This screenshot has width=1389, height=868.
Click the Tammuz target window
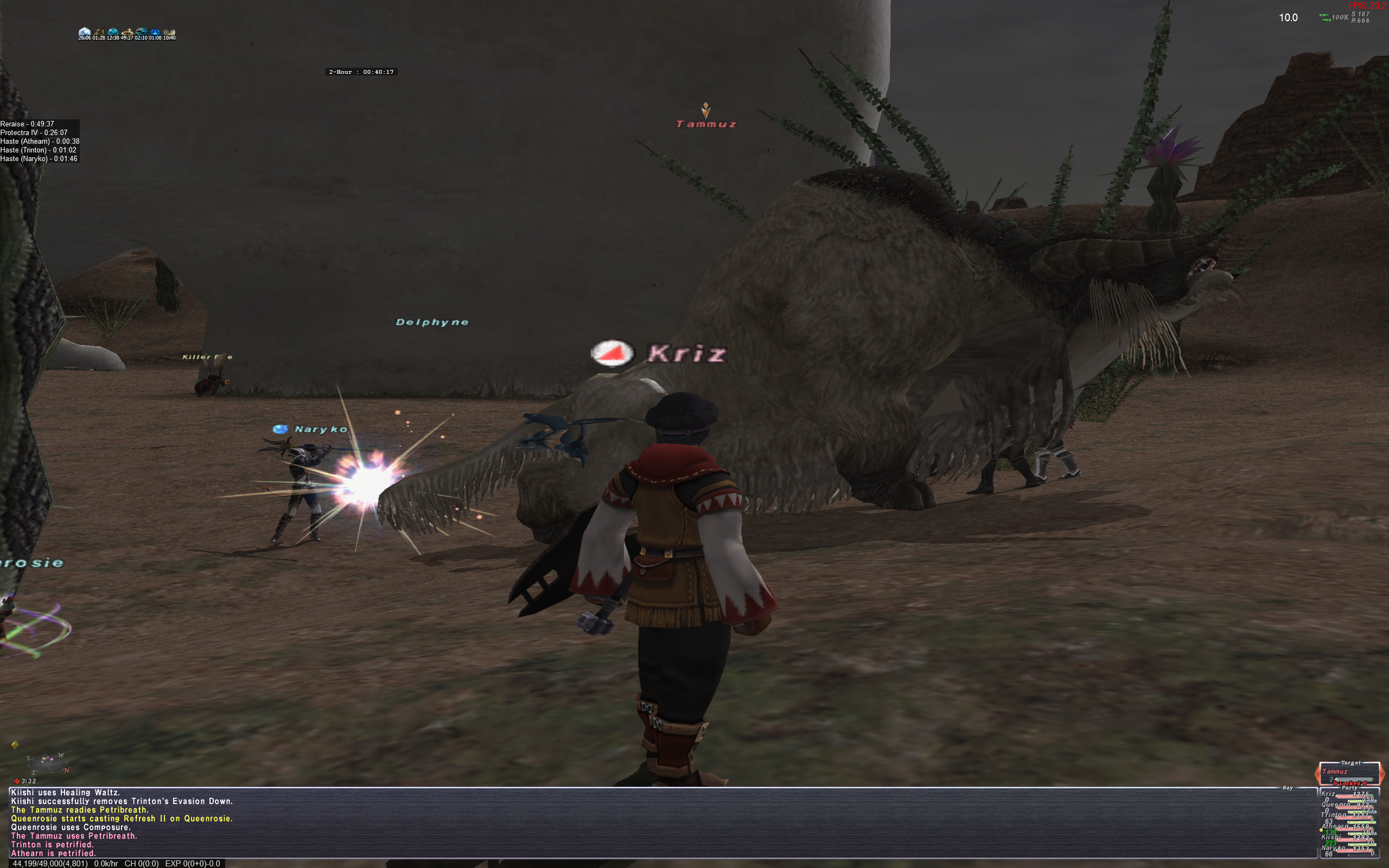point(1349,773)
